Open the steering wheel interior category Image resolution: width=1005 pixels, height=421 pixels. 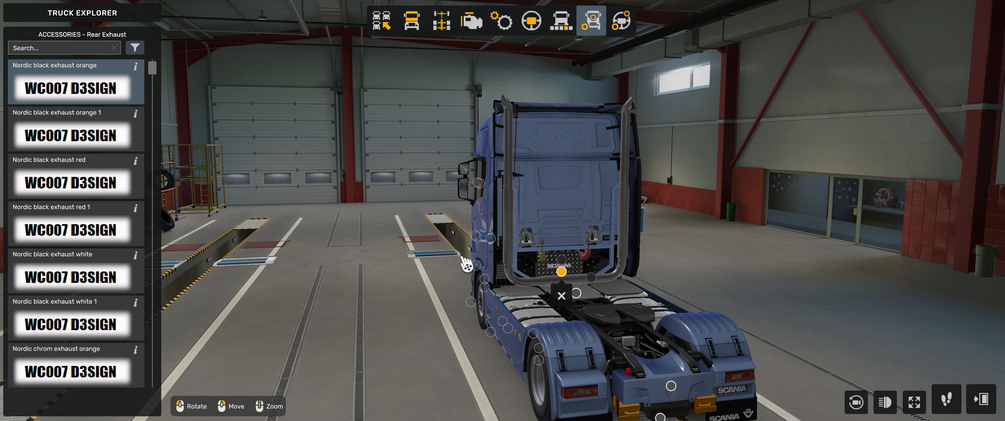pyautogui.click(x=531, y=21)
